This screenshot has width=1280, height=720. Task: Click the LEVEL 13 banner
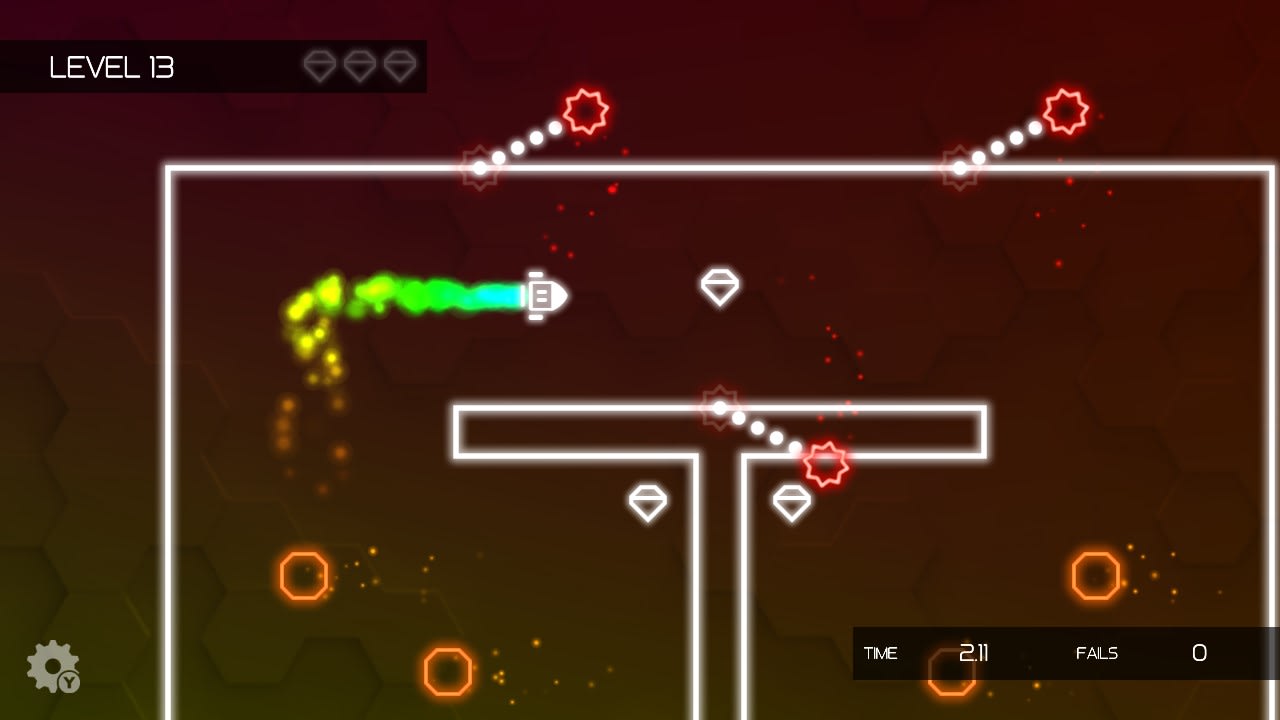click(x=113, y=68)
